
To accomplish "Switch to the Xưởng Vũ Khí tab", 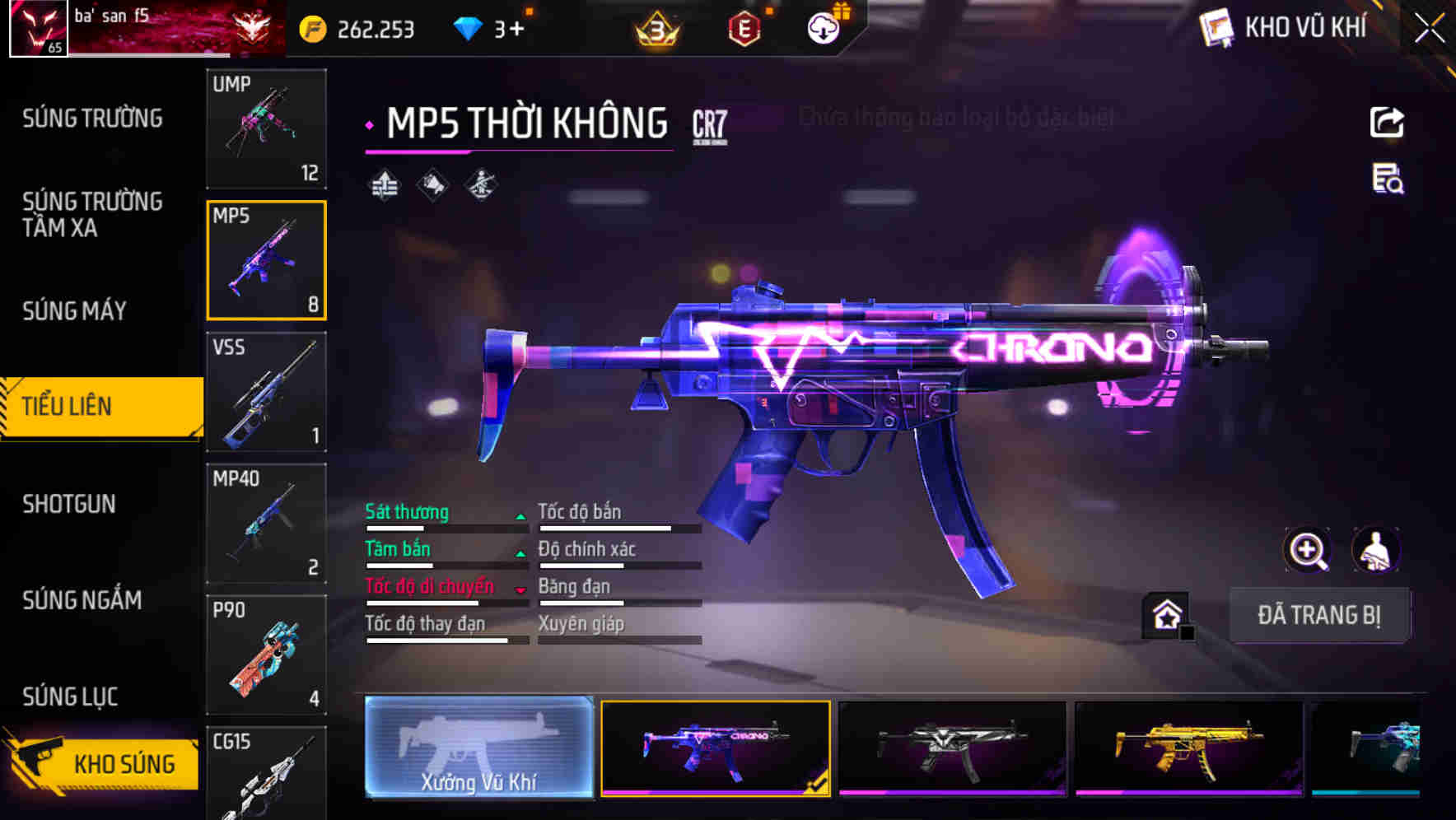I will (478, 751).
